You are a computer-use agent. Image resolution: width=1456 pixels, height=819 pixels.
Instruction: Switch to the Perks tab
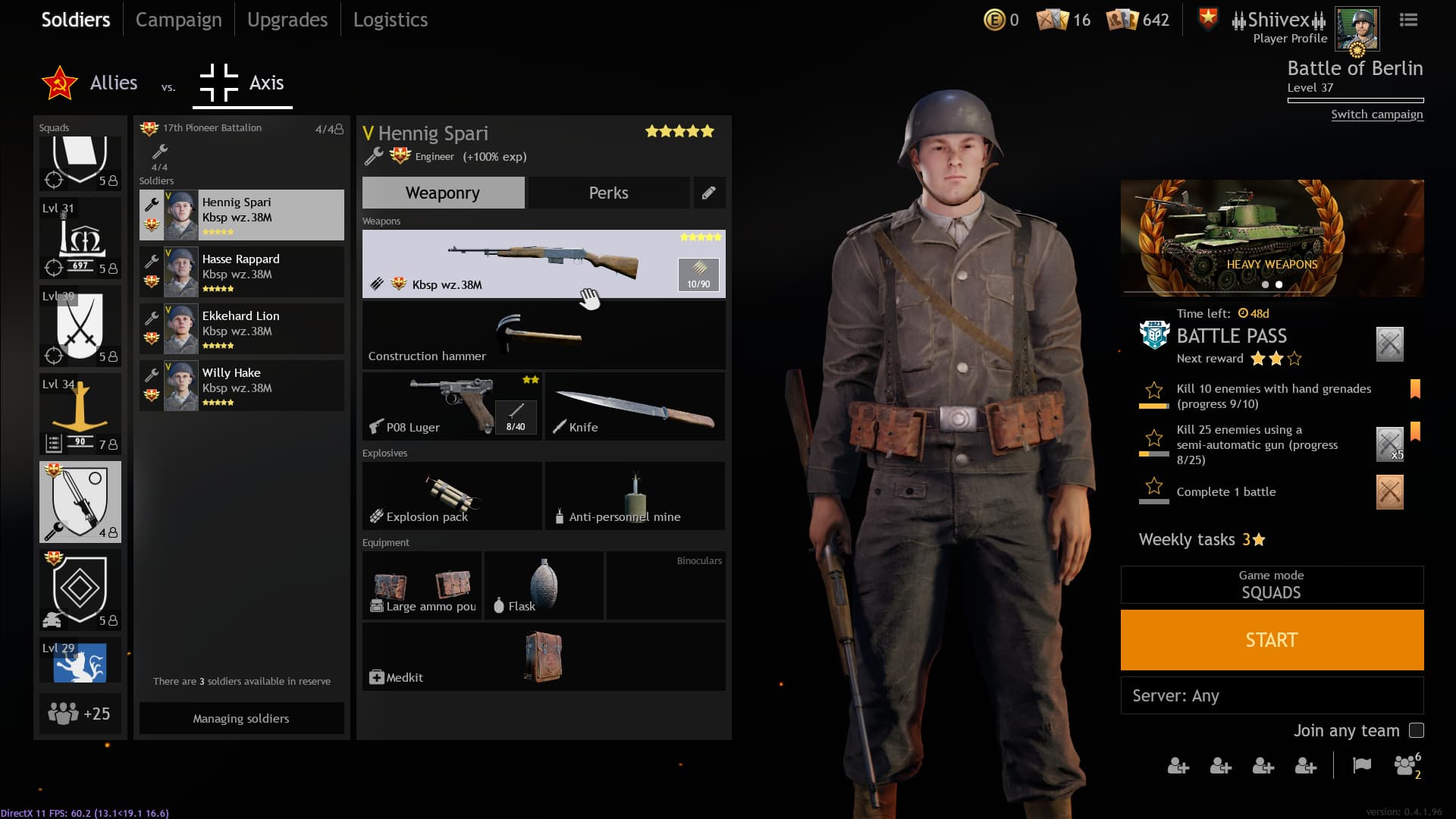point(608,193)
